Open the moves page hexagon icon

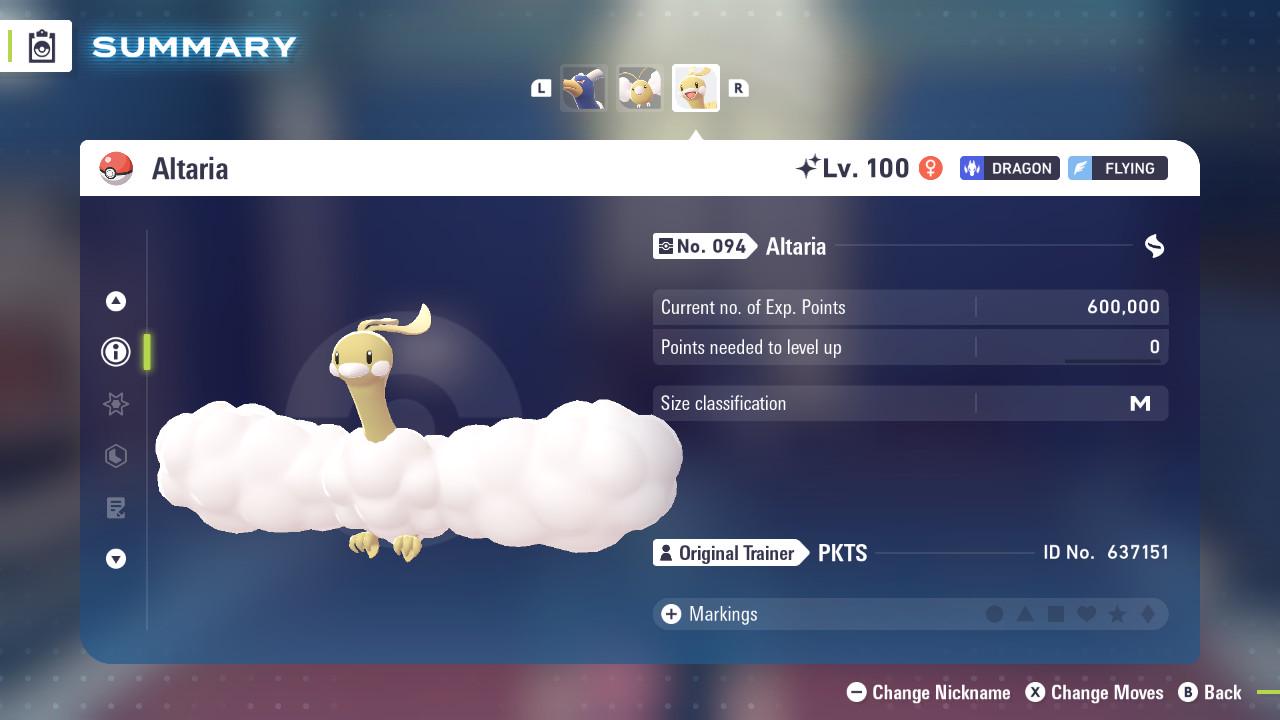click(x=116, y=456)
